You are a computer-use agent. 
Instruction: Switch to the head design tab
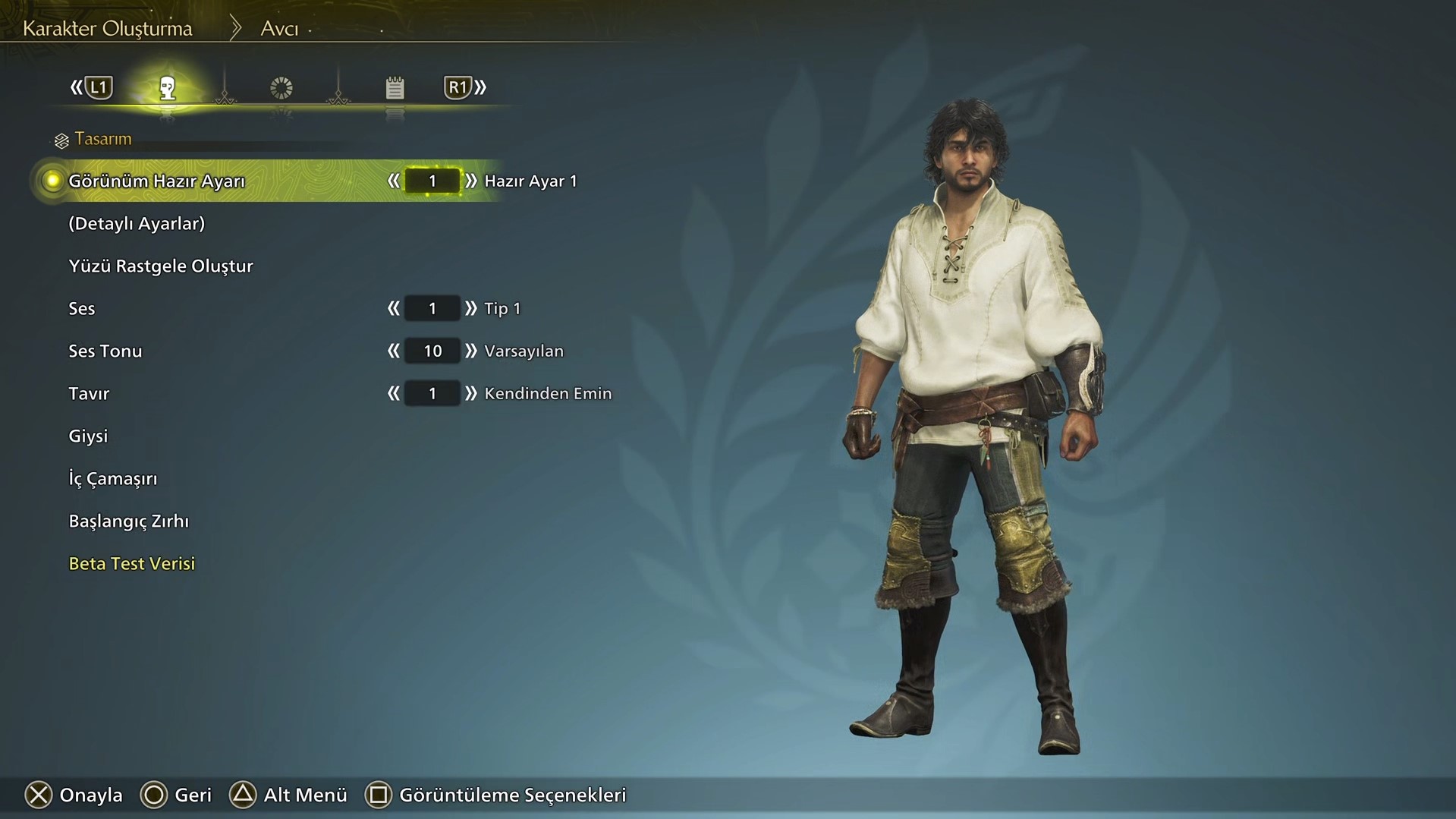tap(168, 88)
